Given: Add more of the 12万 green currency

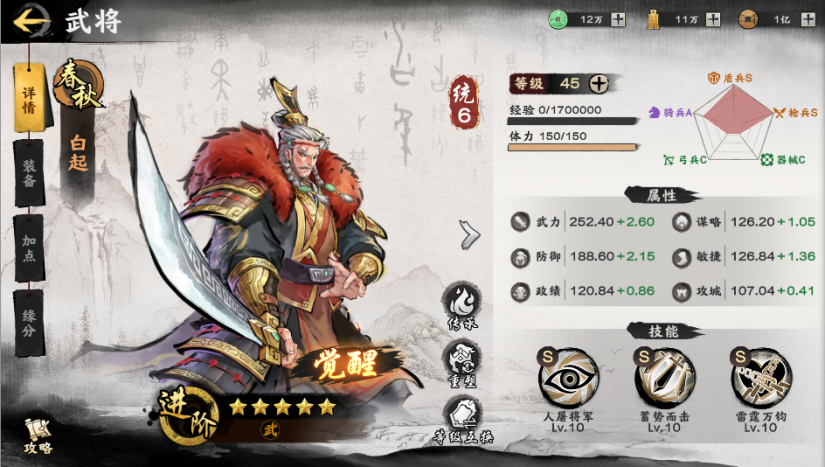Looking at the screenshot, I should pos(617,19).
